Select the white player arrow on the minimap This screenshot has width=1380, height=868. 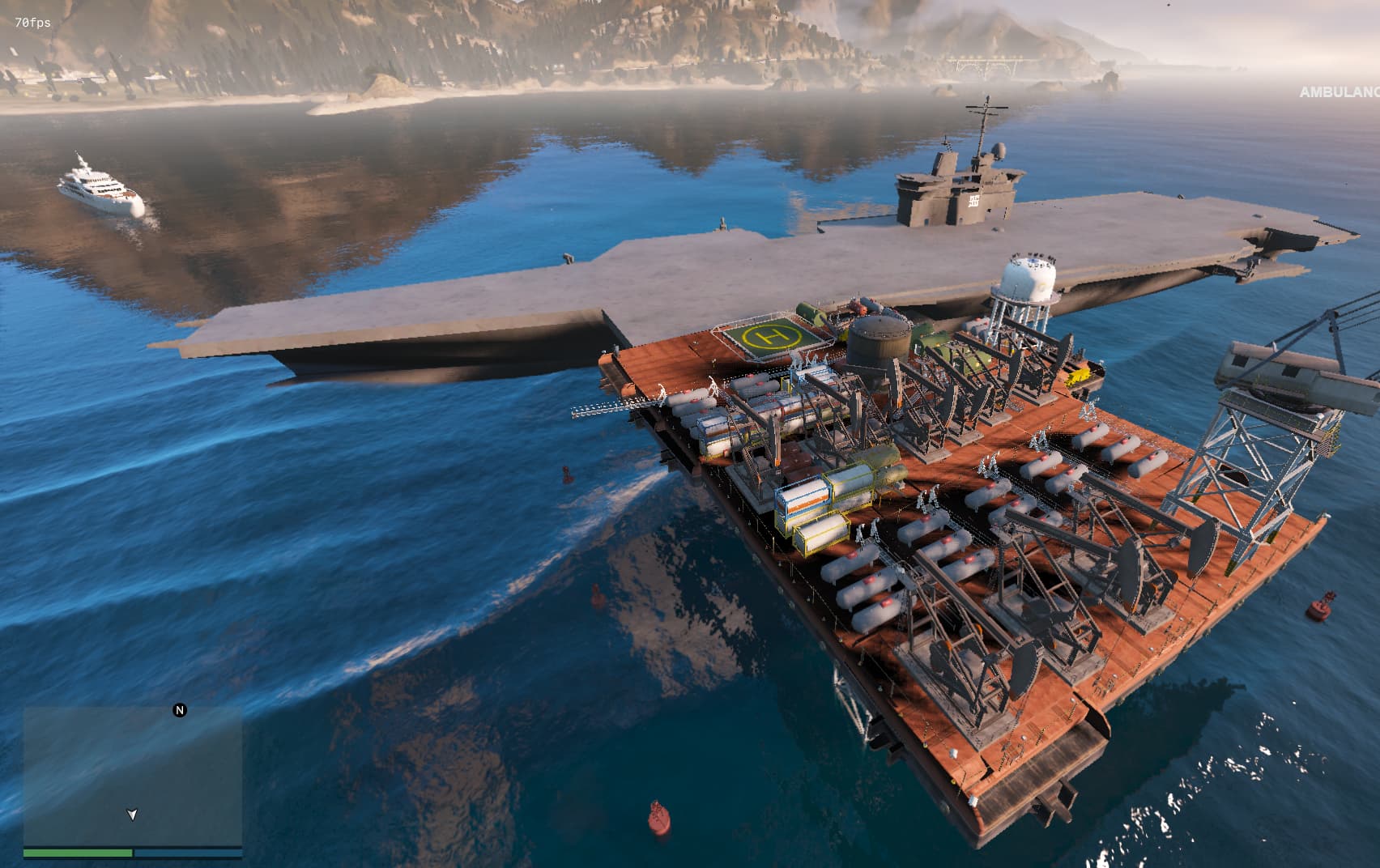click(133, 815)
